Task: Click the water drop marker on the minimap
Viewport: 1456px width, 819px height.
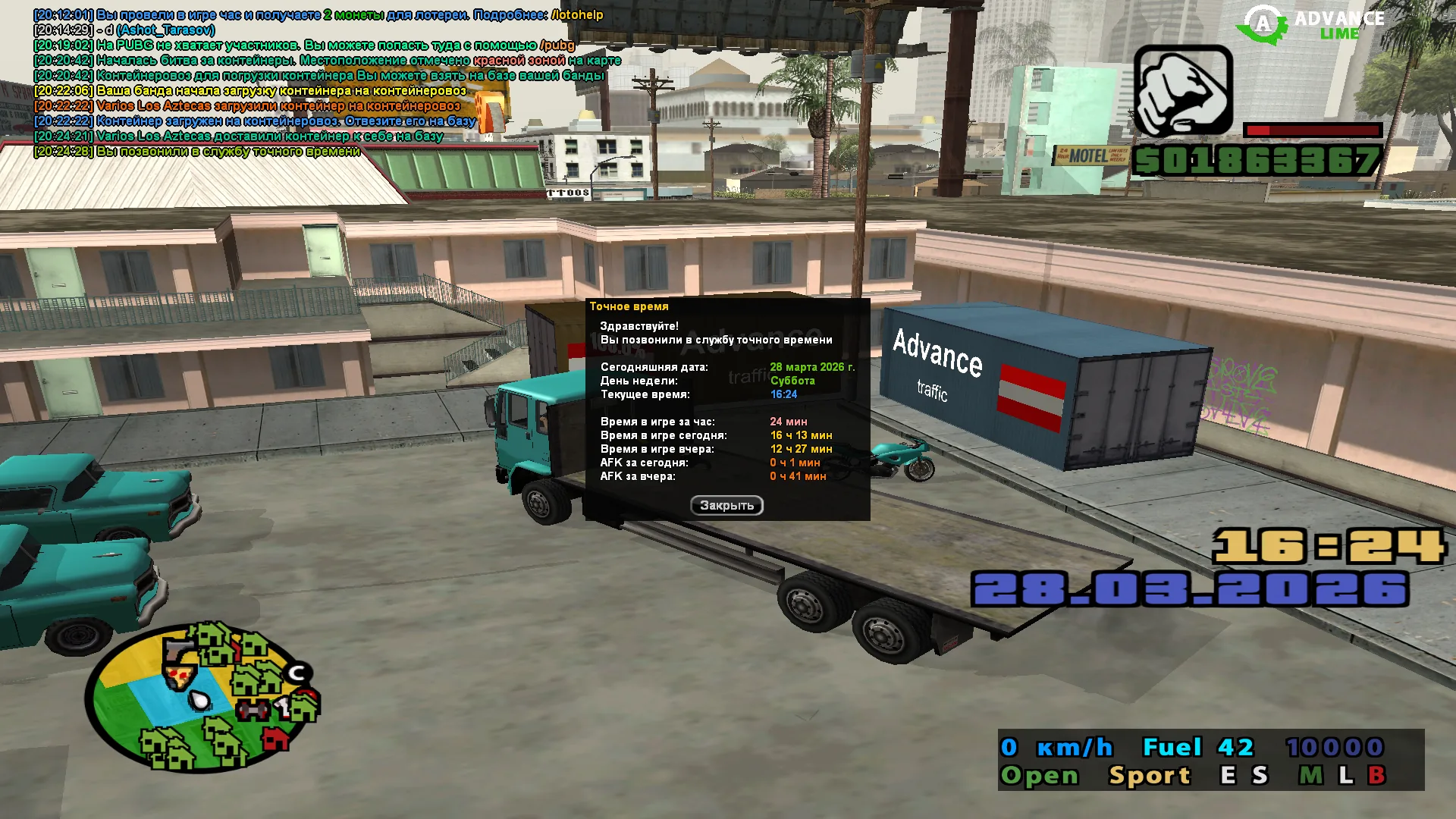Action: tap(199, 701)
